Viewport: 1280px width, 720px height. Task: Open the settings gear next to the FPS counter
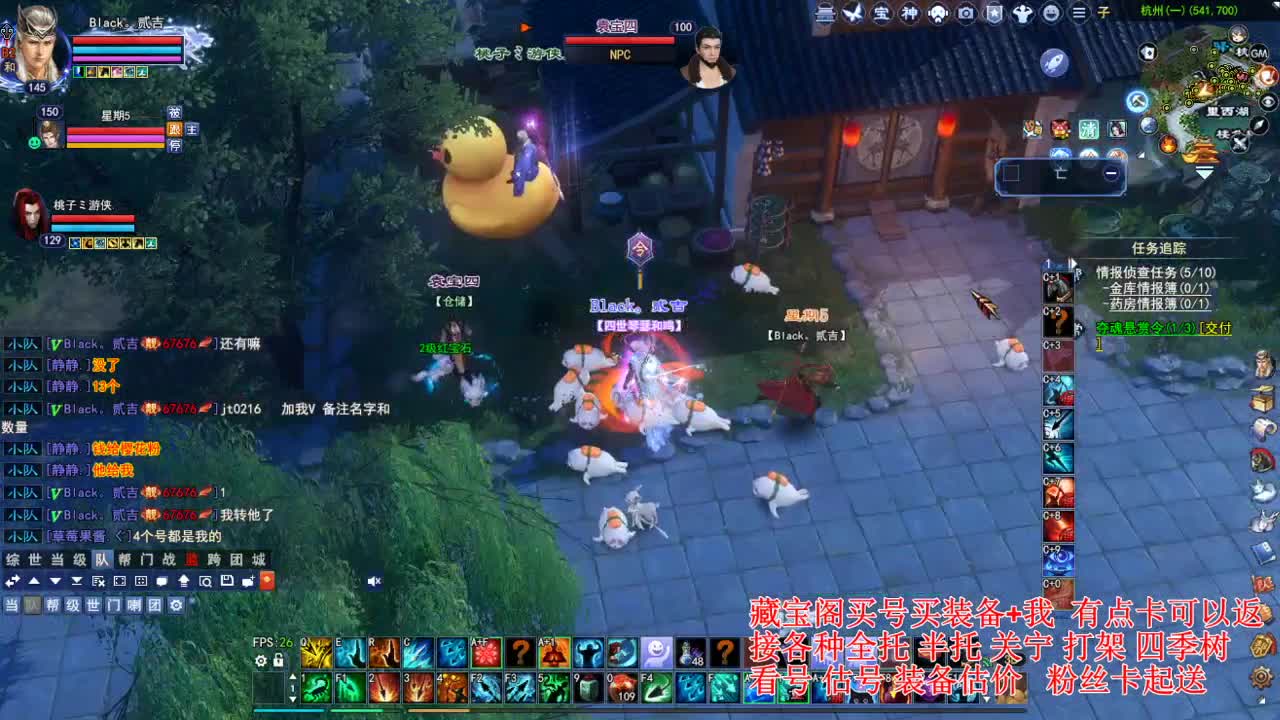[x=259, y=659]
